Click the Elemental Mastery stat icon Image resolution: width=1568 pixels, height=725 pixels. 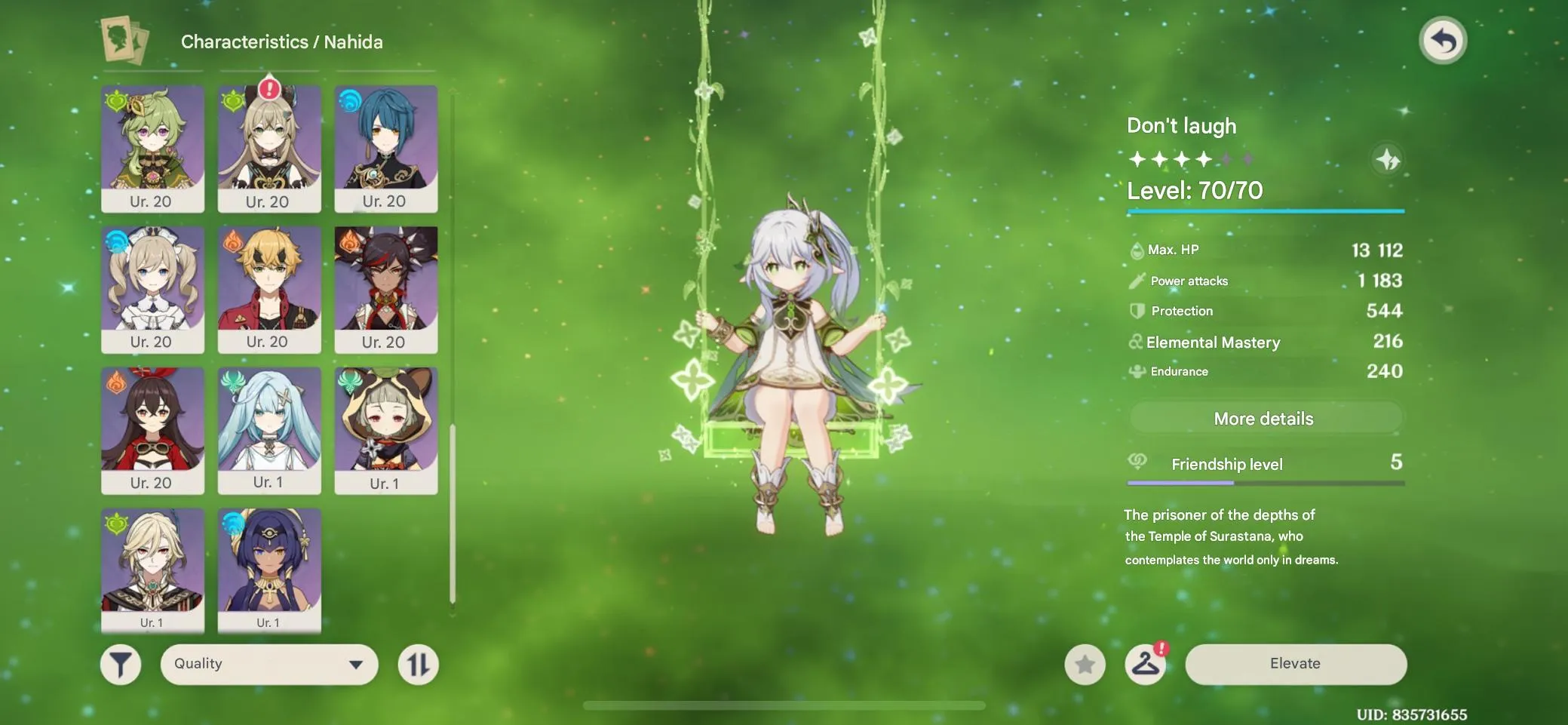1137,342
